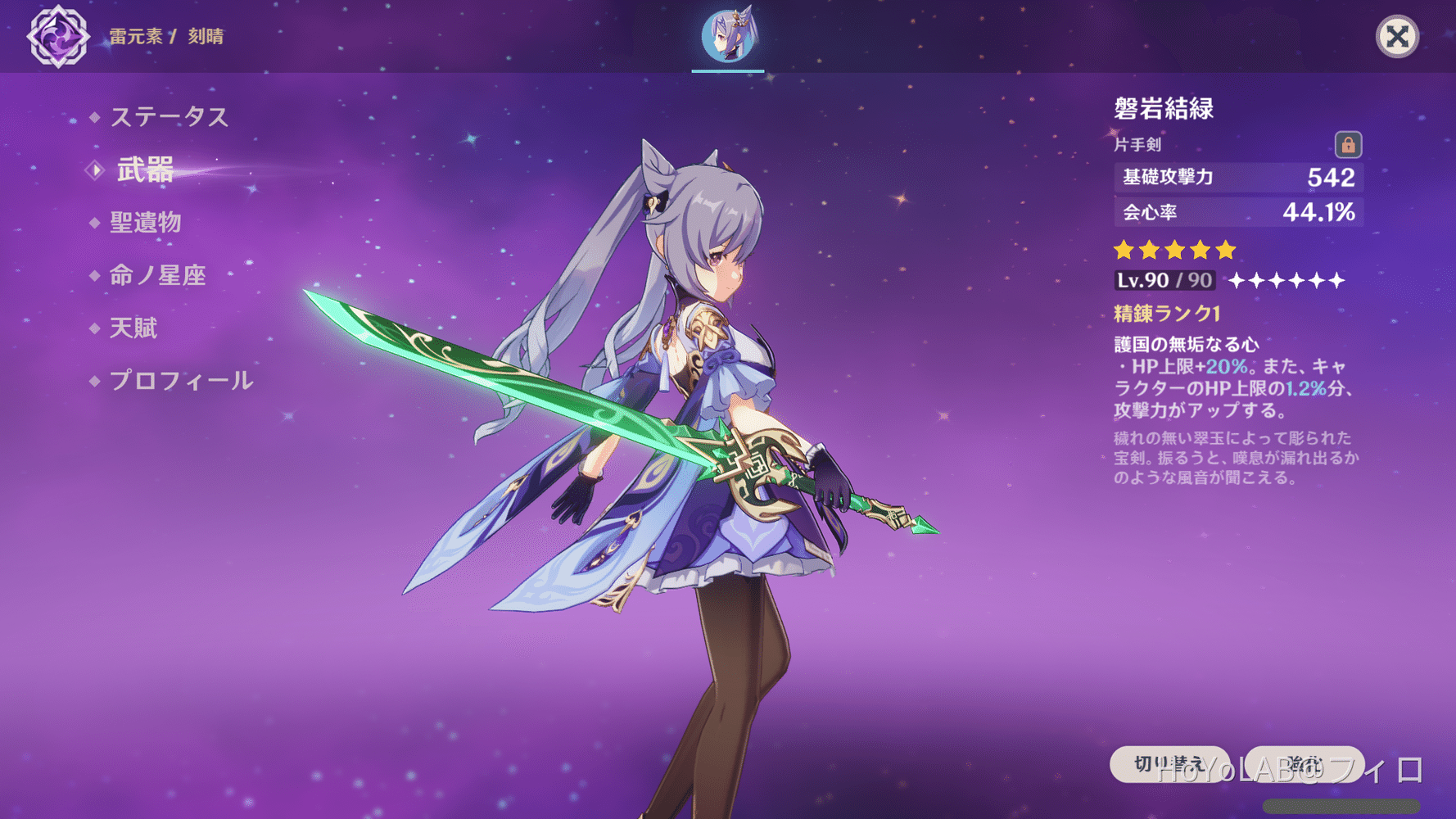Screen dimensions: 1456x819
Task: Click the 切り替え switch weapon button
Action: tap(1169, 763)
